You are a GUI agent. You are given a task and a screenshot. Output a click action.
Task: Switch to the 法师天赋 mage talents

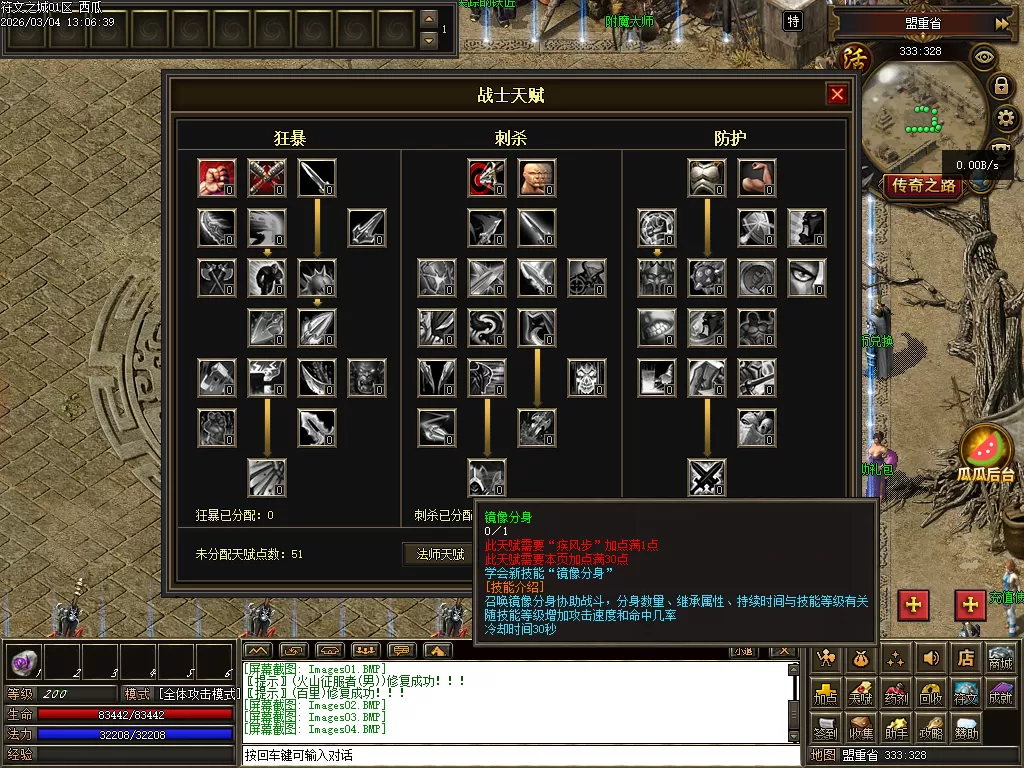point(440,554)
